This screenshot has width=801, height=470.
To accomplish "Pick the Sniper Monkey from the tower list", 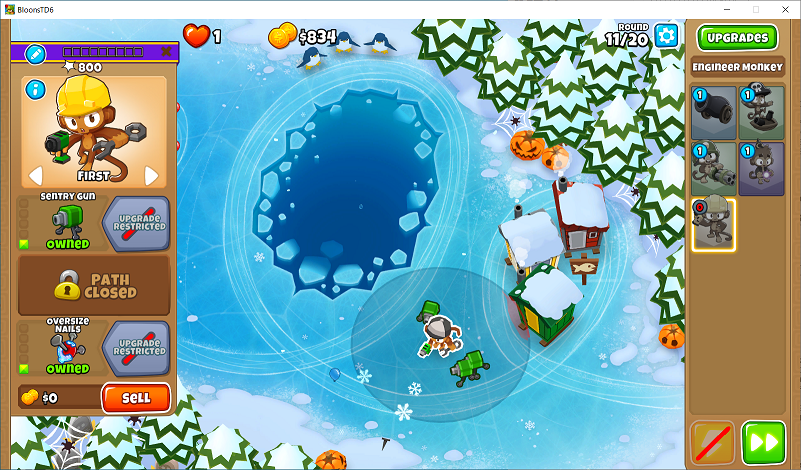I will pyautogui.click(x=712, y=168).
